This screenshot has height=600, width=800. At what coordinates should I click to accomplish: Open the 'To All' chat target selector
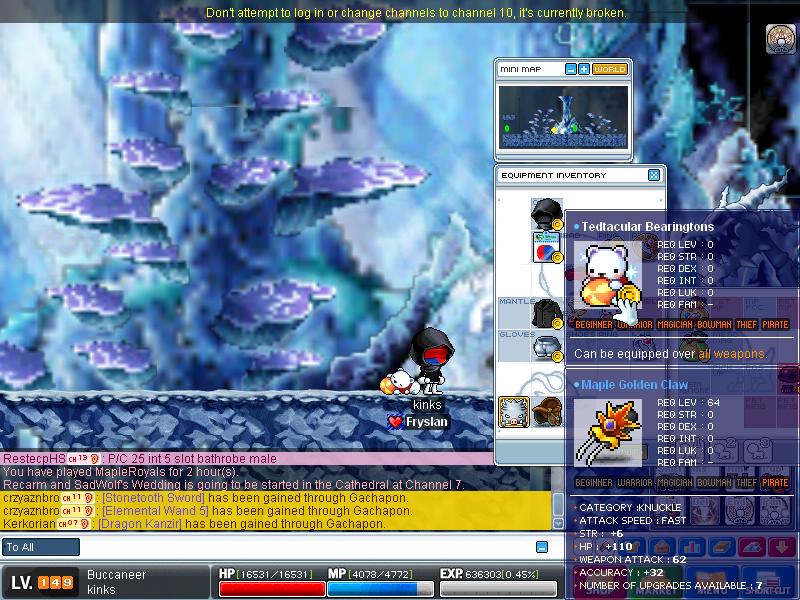42,547
